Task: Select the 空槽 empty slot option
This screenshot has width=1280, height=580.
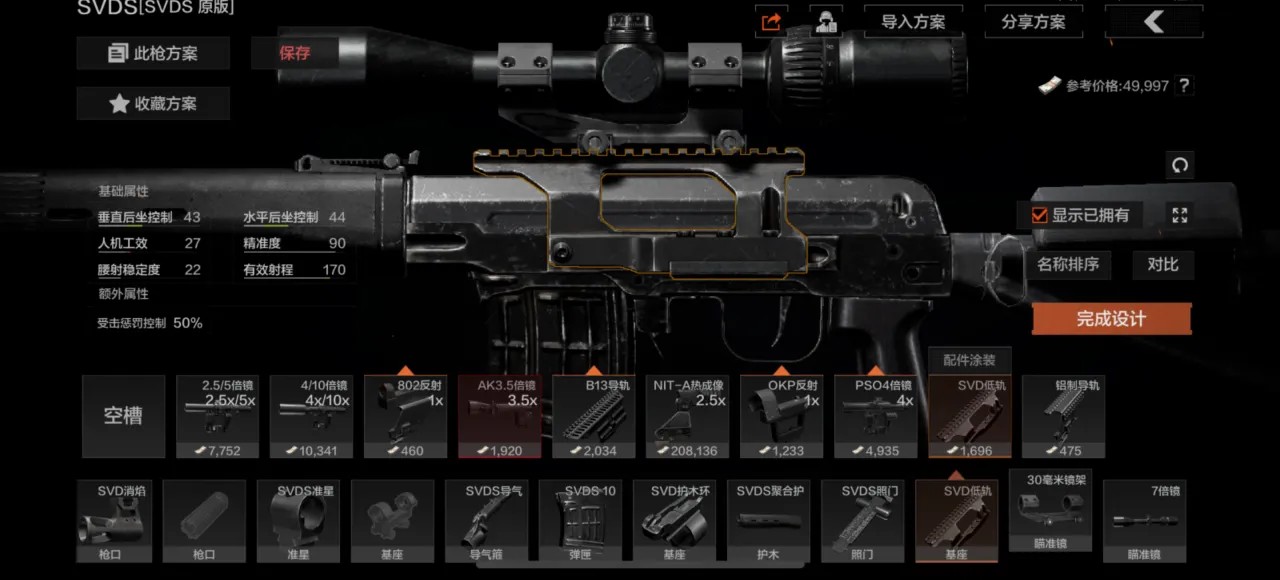Action: tap(123, 416)
